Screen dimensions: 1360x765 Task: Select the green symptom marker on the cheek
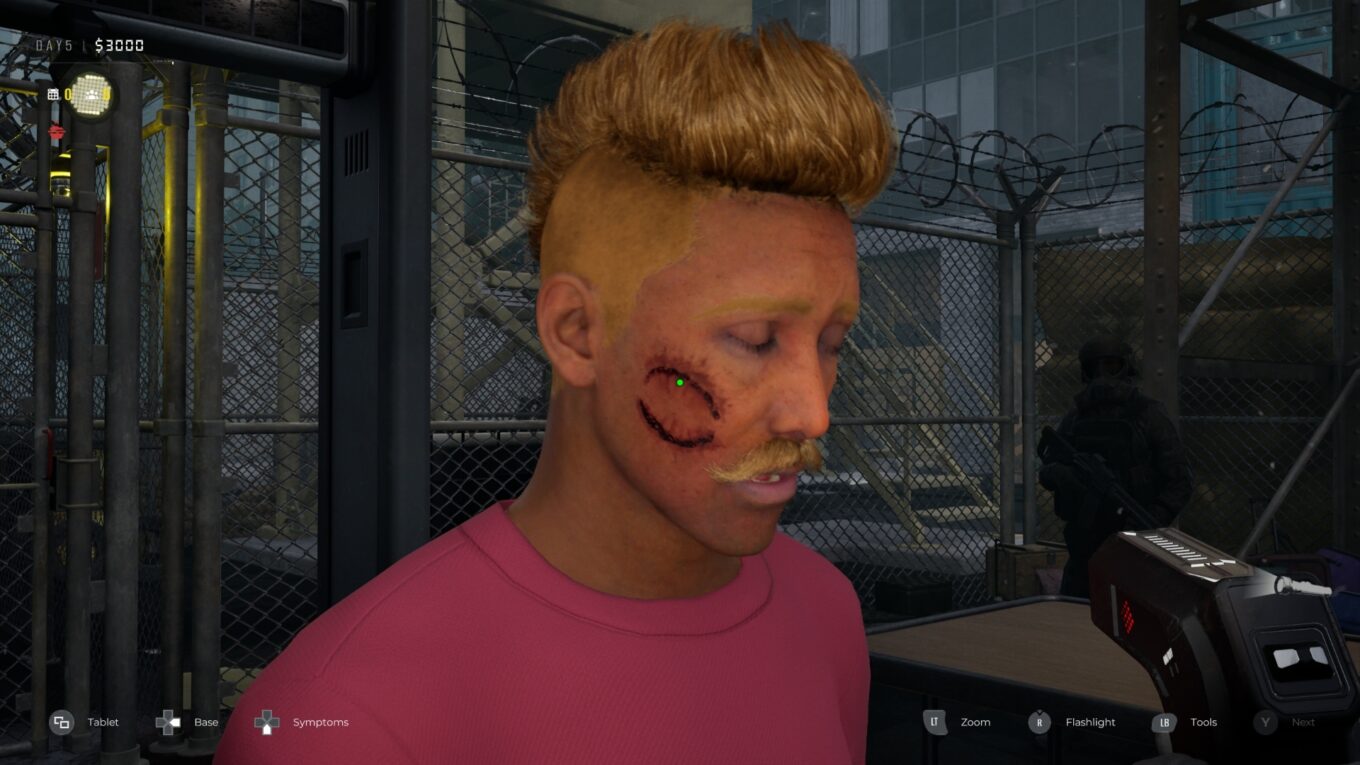coord(682,384)
